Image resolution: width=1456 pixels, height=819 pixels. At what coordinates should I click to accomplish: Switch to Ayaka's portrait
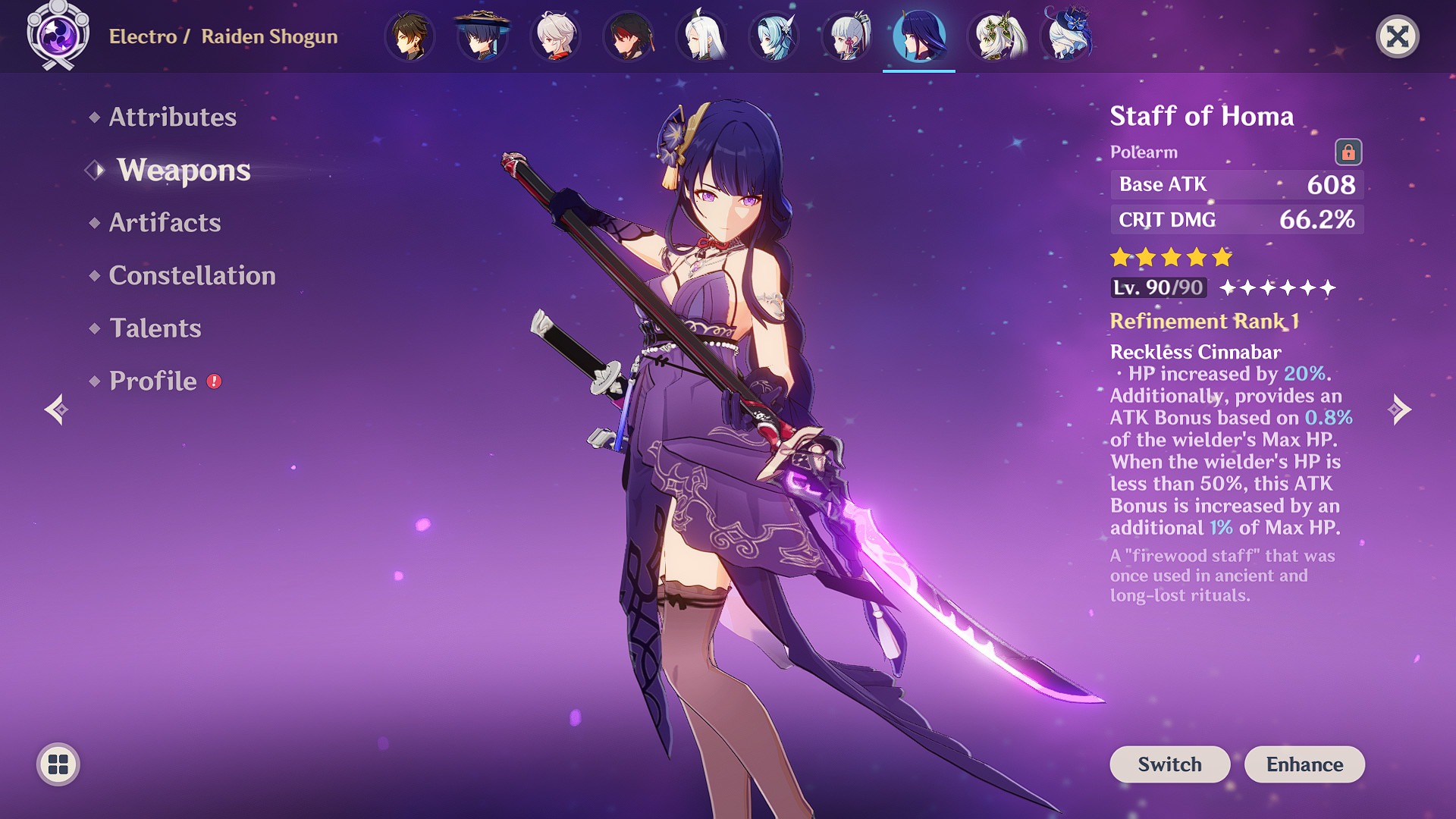point(846,36)
